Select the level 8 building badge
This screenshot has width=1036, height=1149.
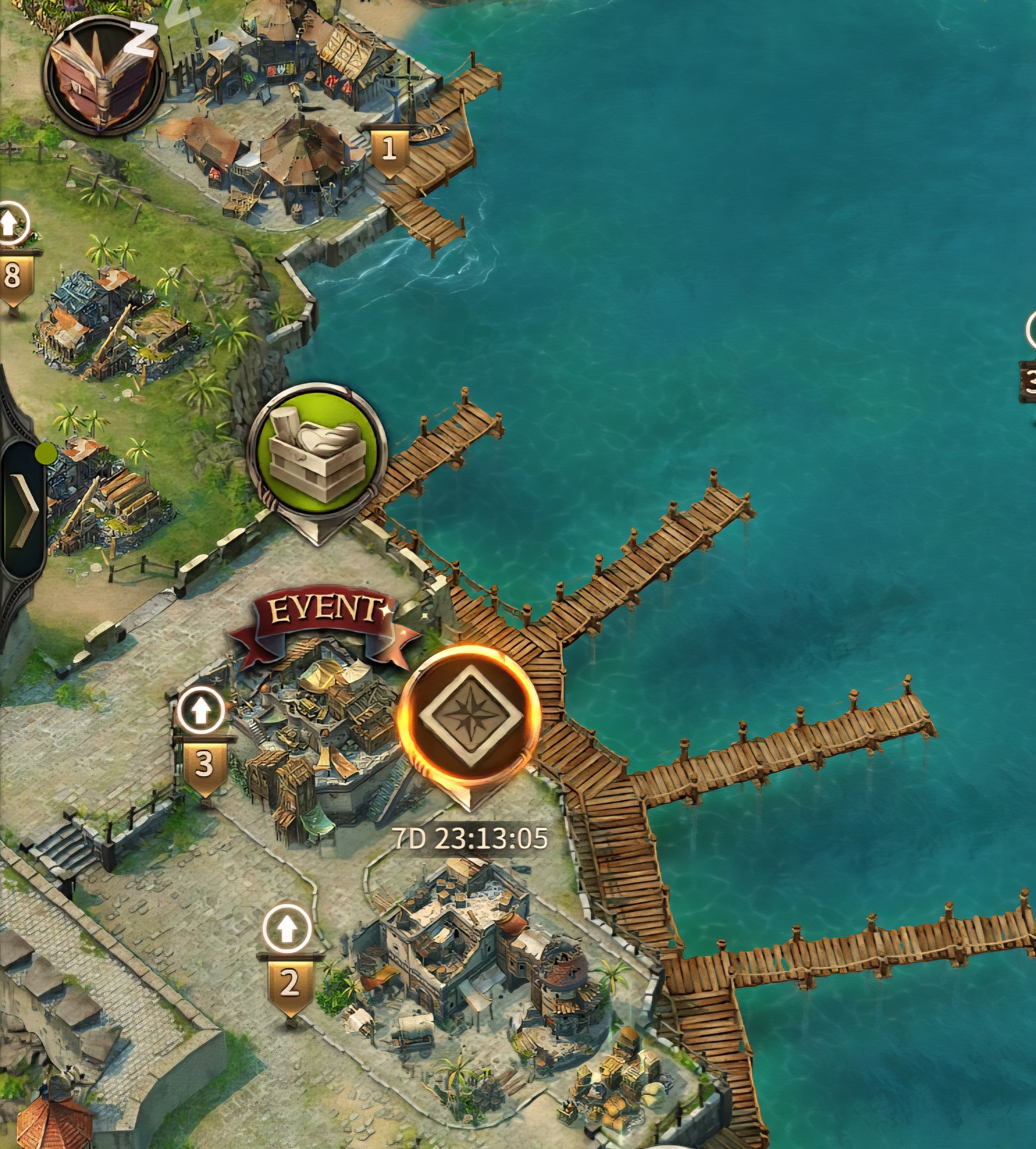(x=13, y=276)
